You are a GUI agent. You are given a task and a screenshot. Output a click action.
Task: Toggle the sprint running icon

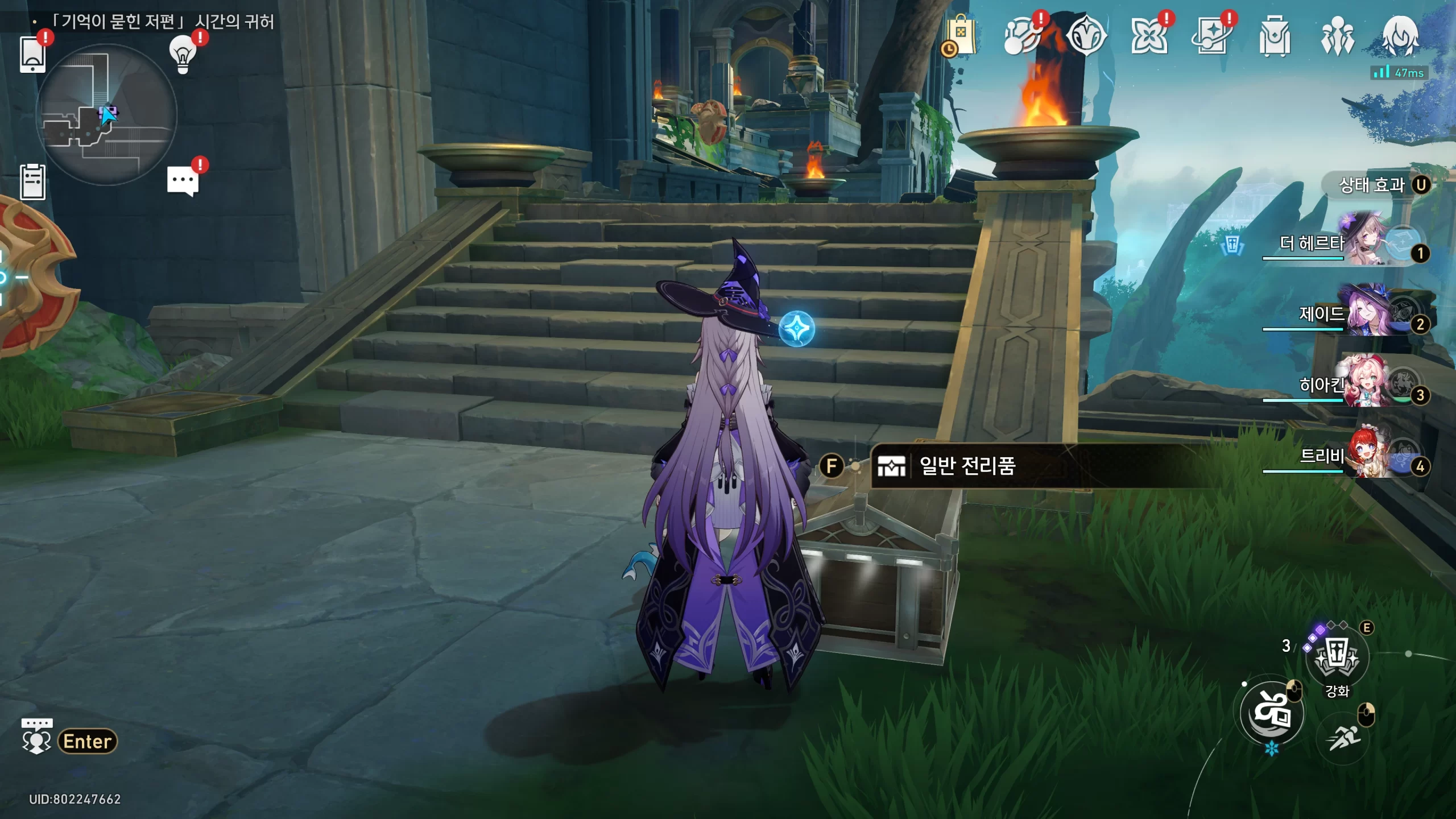[1343, 739]
